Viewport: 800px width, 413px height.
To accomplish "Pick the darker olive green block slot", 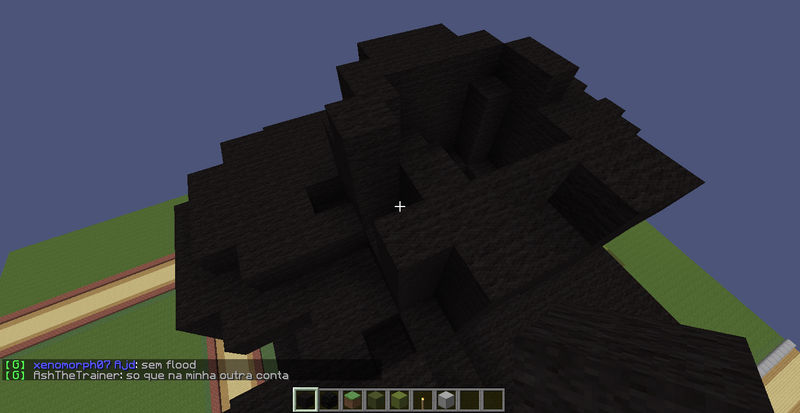I will 376,400.
